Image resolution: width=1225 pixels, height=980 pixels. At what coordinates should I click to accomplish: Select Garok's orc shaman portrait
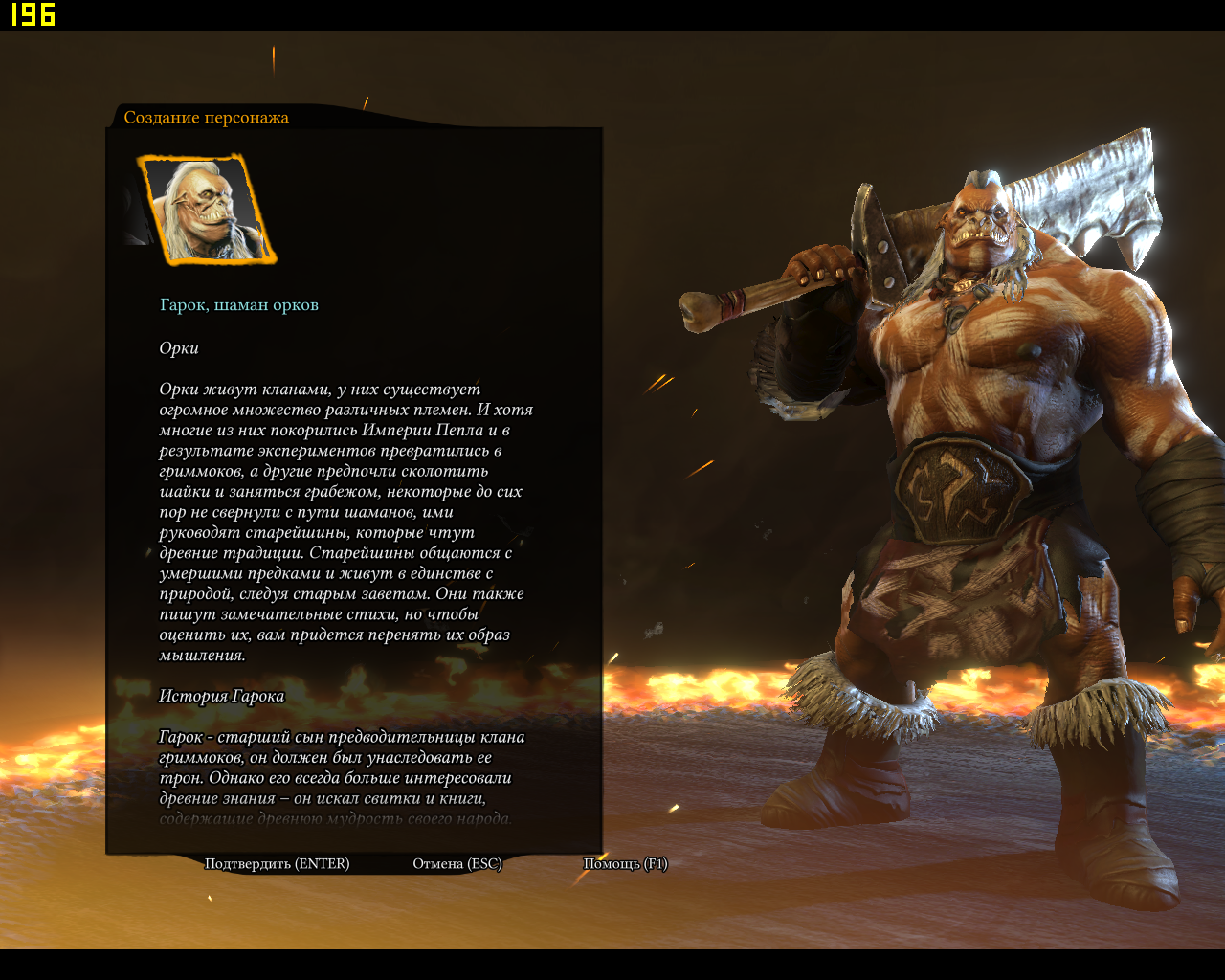[x=208, y=210]
